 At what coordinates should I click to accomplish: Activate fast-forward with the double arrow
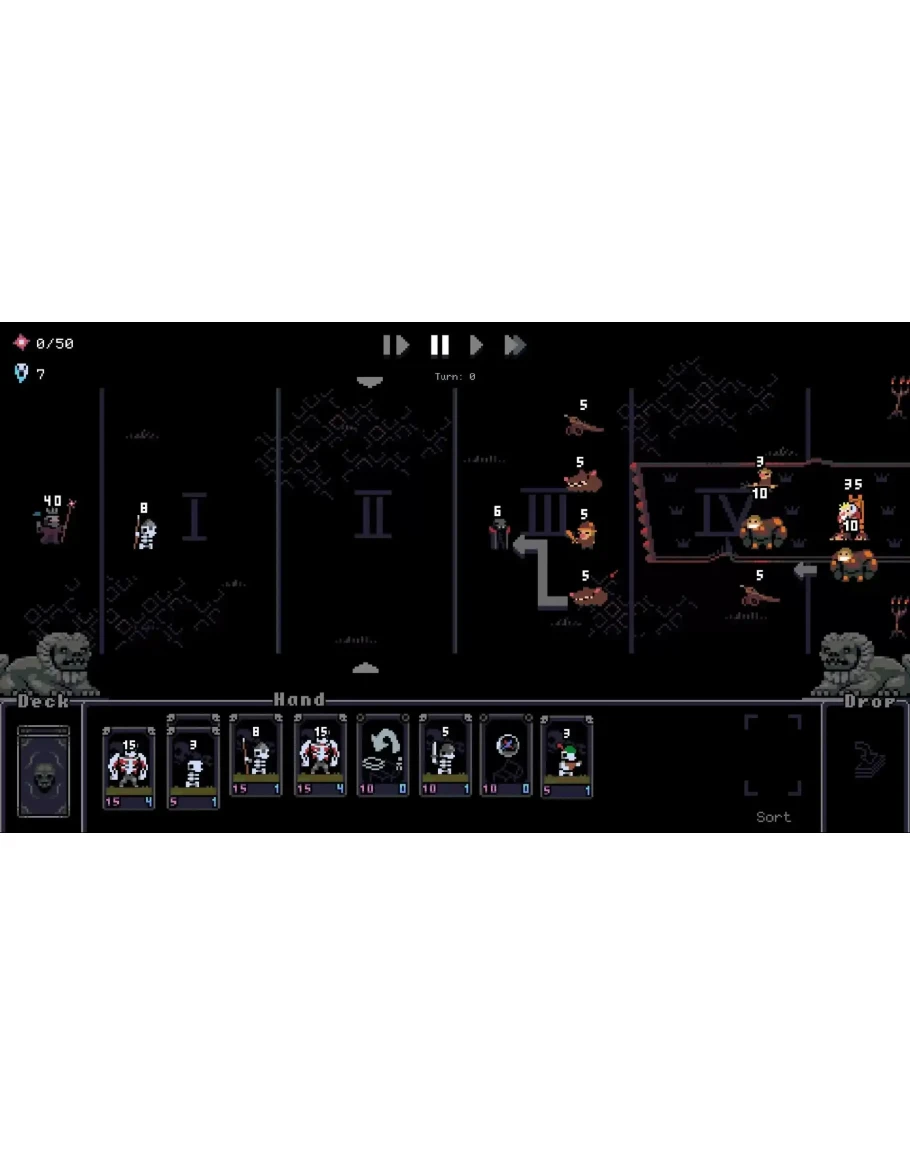point(515,345)
